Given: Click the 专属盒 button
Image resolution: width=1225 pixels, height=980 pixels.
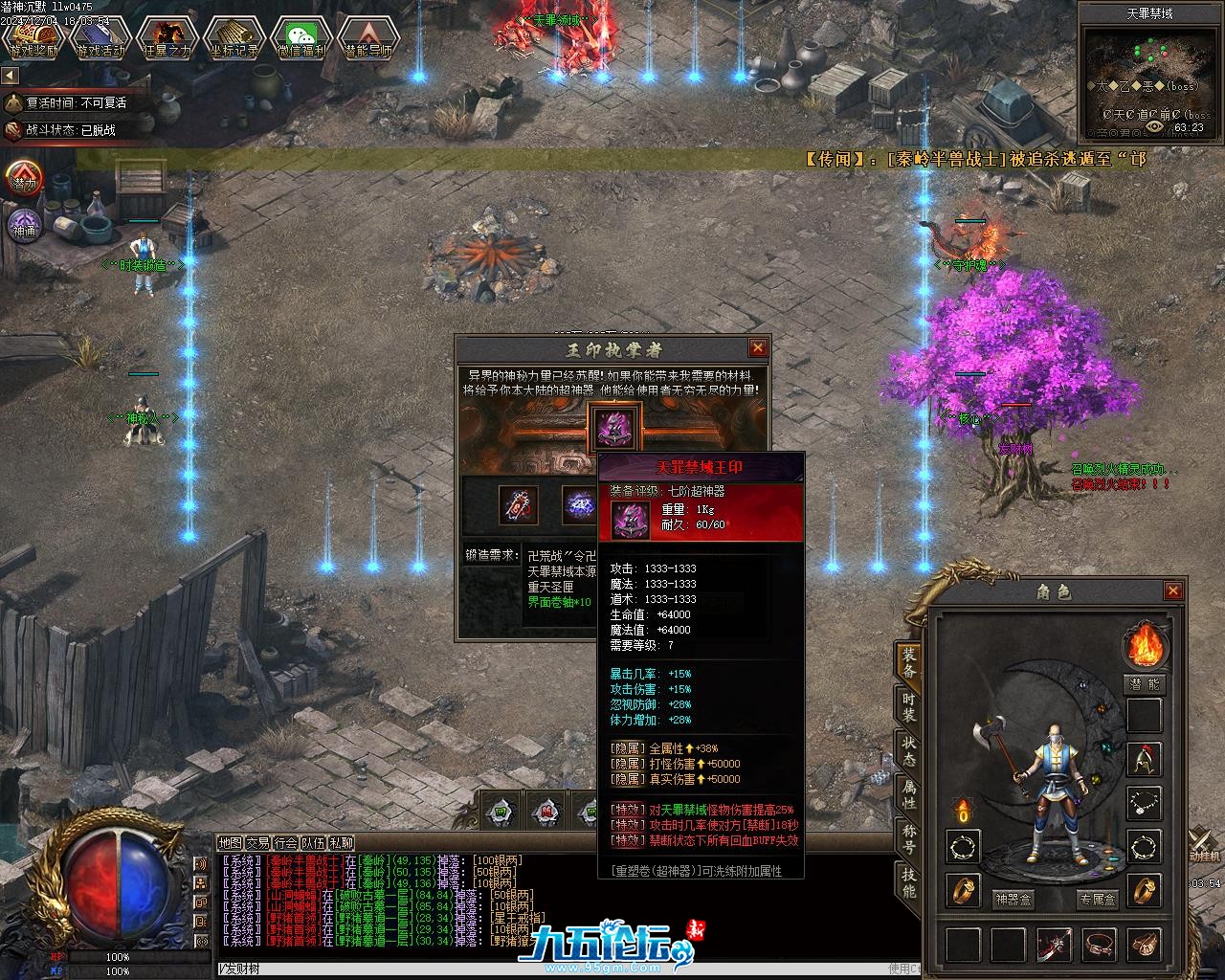Looking at the screenshot, I should 1097,900.
